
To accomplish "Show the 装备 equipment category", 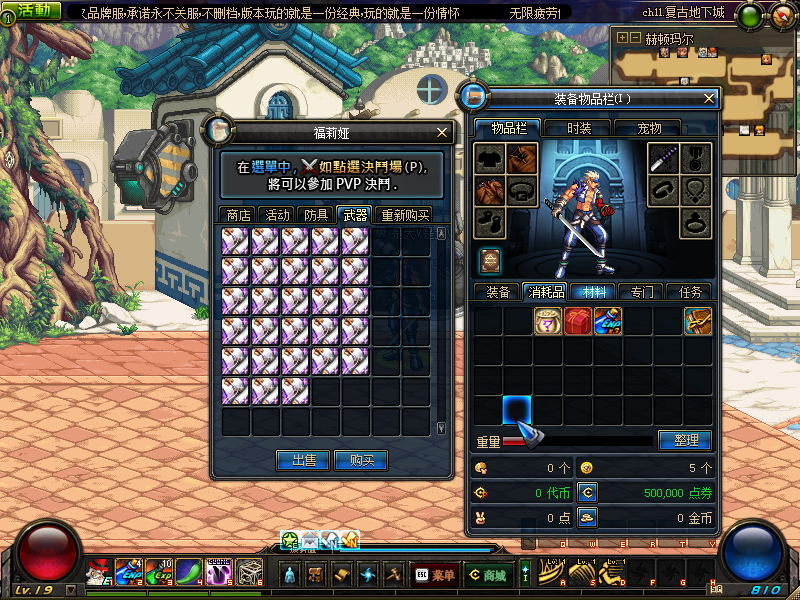I will pos(498,292).
